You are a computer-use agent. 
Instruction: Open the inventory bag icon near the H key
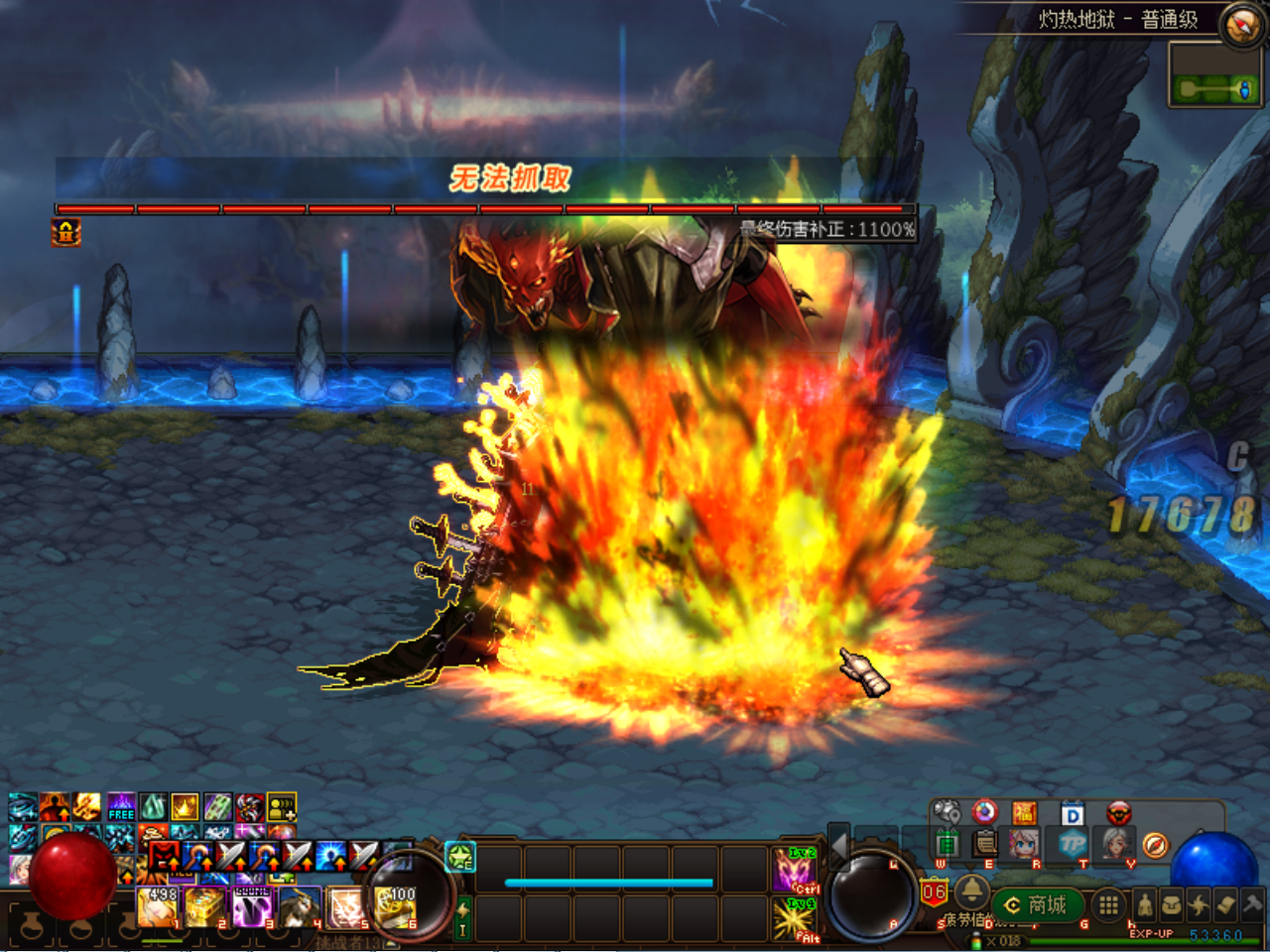click(x=1171, y=902)
